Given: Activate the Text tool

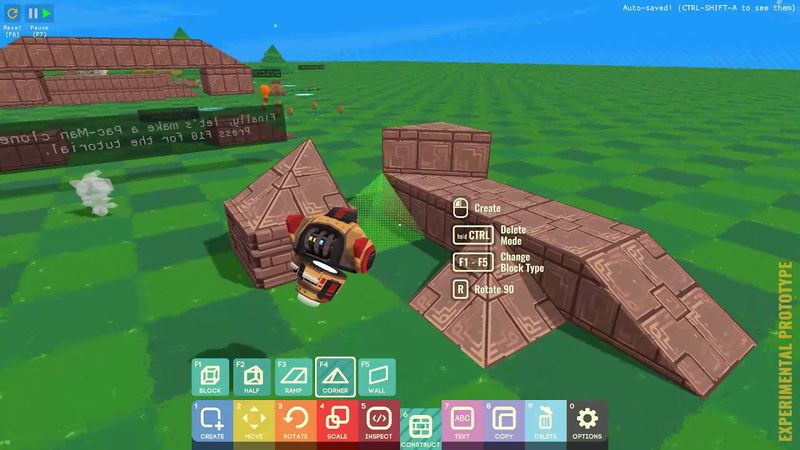Looking at the screenshot, I should (462, 422).
